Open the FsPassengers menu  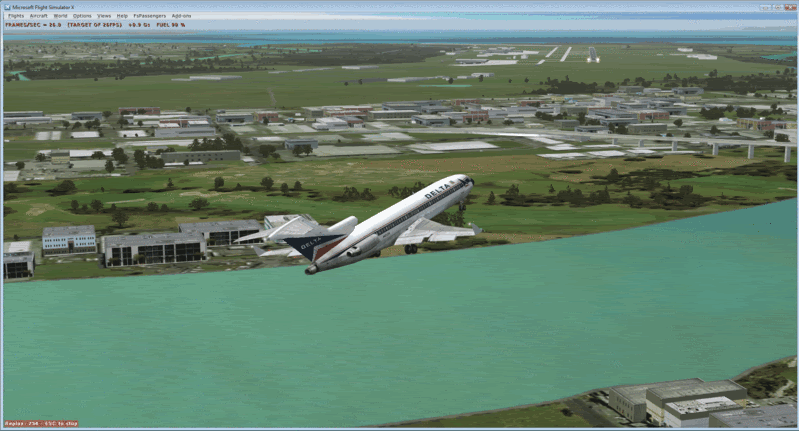point(149,16)
